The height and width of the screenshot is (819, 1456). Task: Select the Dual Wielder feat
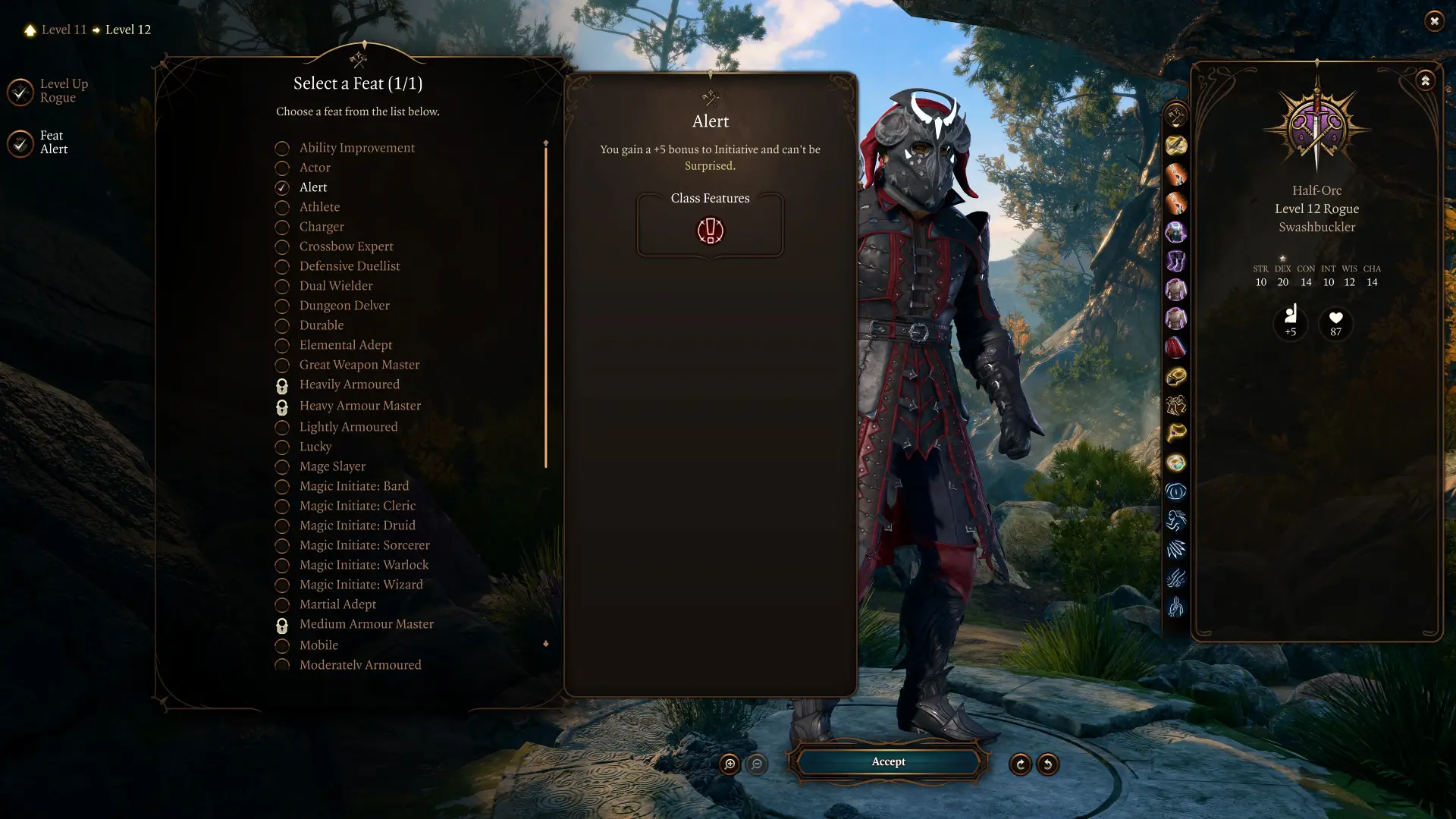pyautogui.click(x=335, y=286)
